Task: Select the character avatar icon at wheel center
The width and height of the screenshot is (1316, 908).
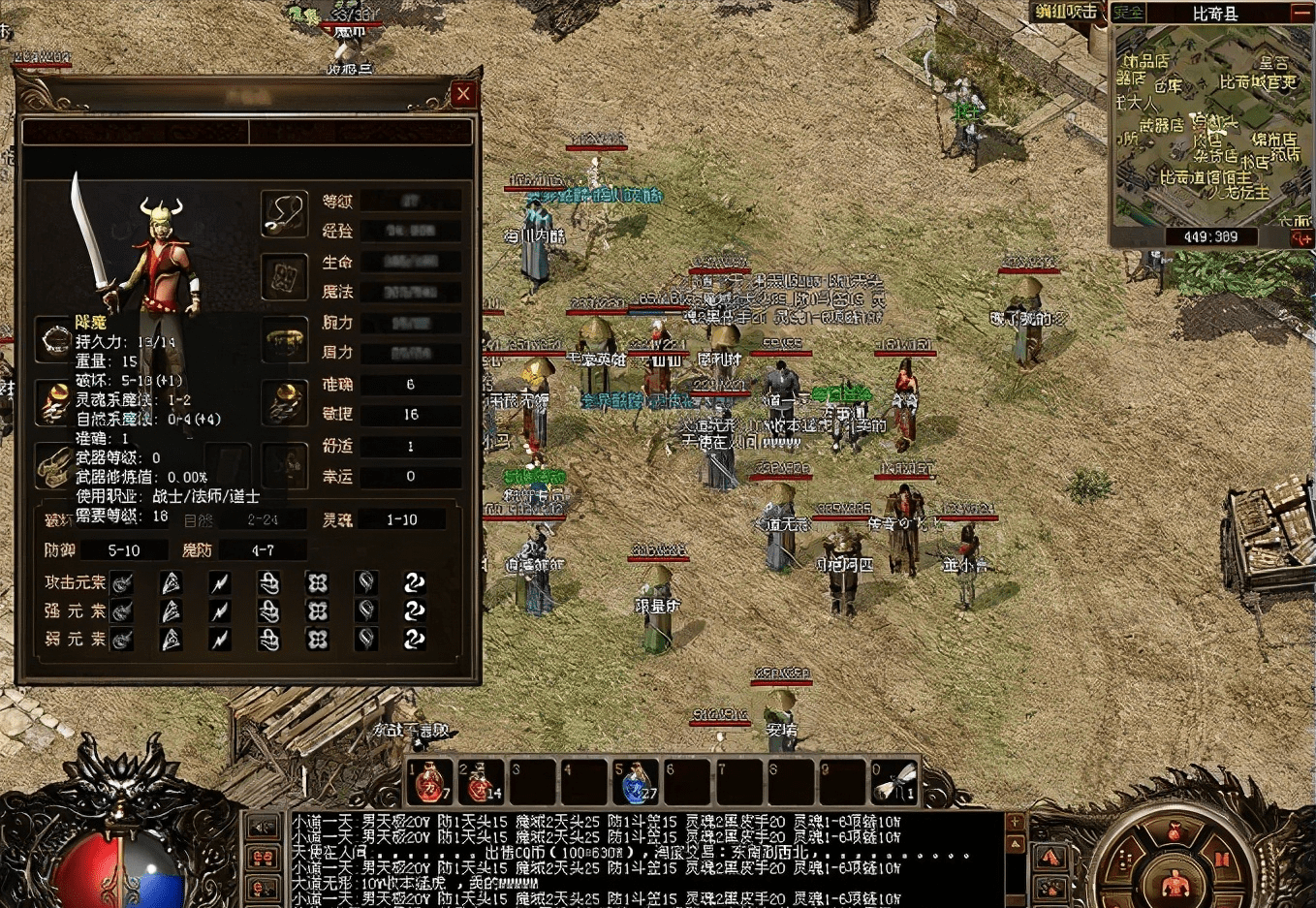Action: click(1175, 883)
